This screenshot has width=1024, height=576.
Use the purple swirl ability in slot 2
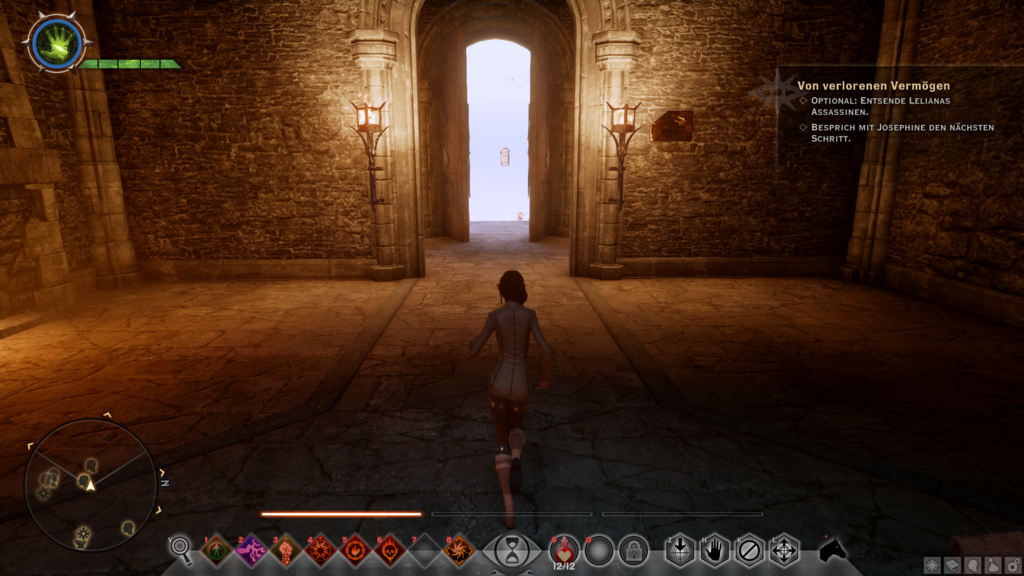coord(251,549)
